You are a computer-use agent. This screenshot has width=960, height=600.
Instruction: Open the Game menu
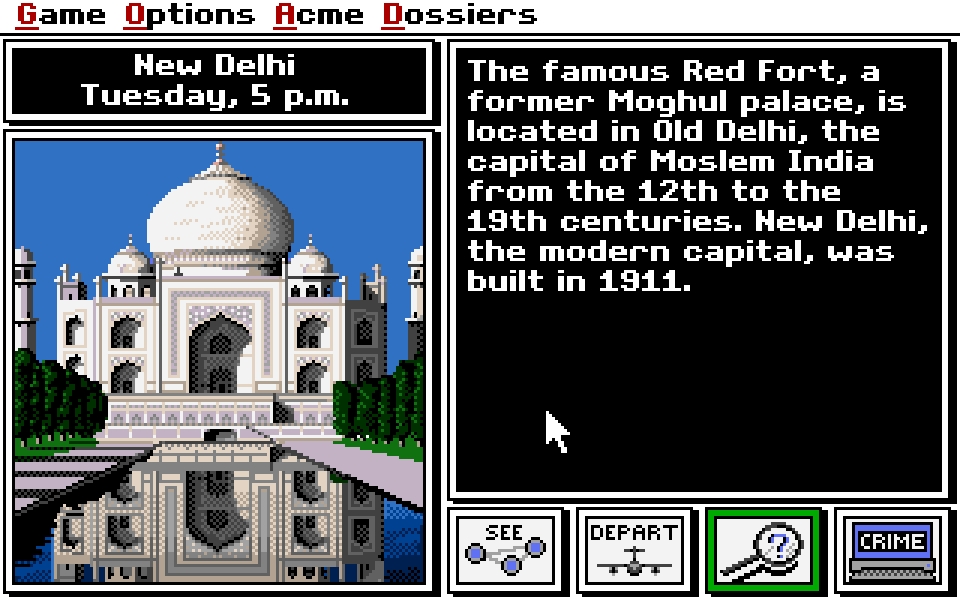tap(61, 15)
